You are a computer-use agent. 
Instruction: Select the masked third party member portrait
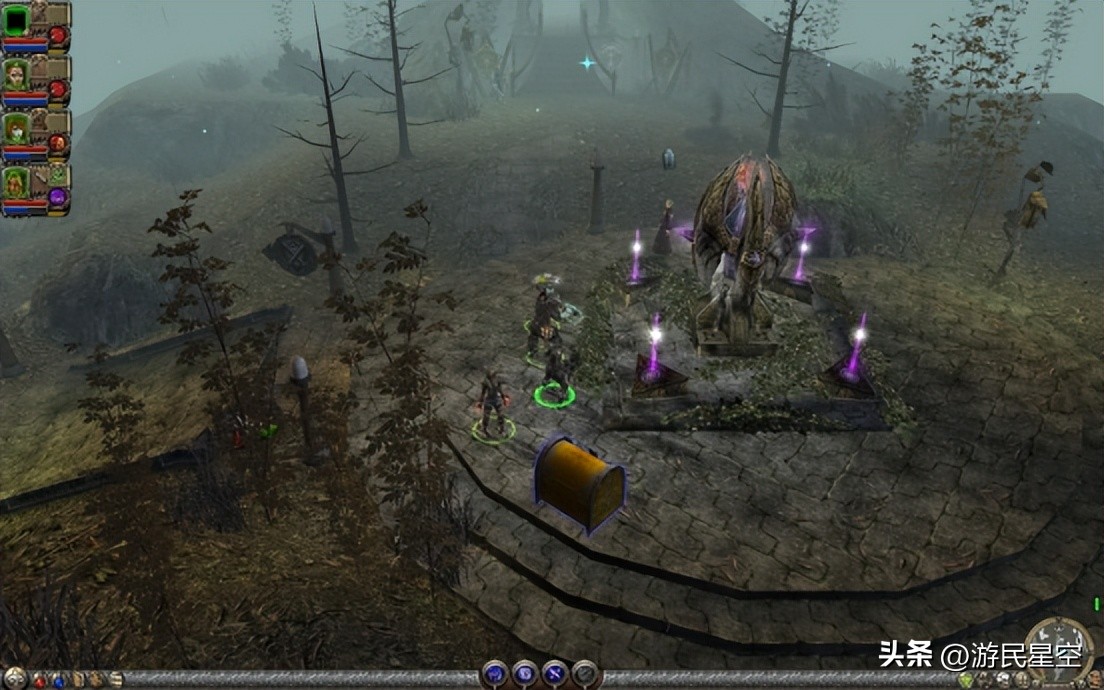click(17, 130)
